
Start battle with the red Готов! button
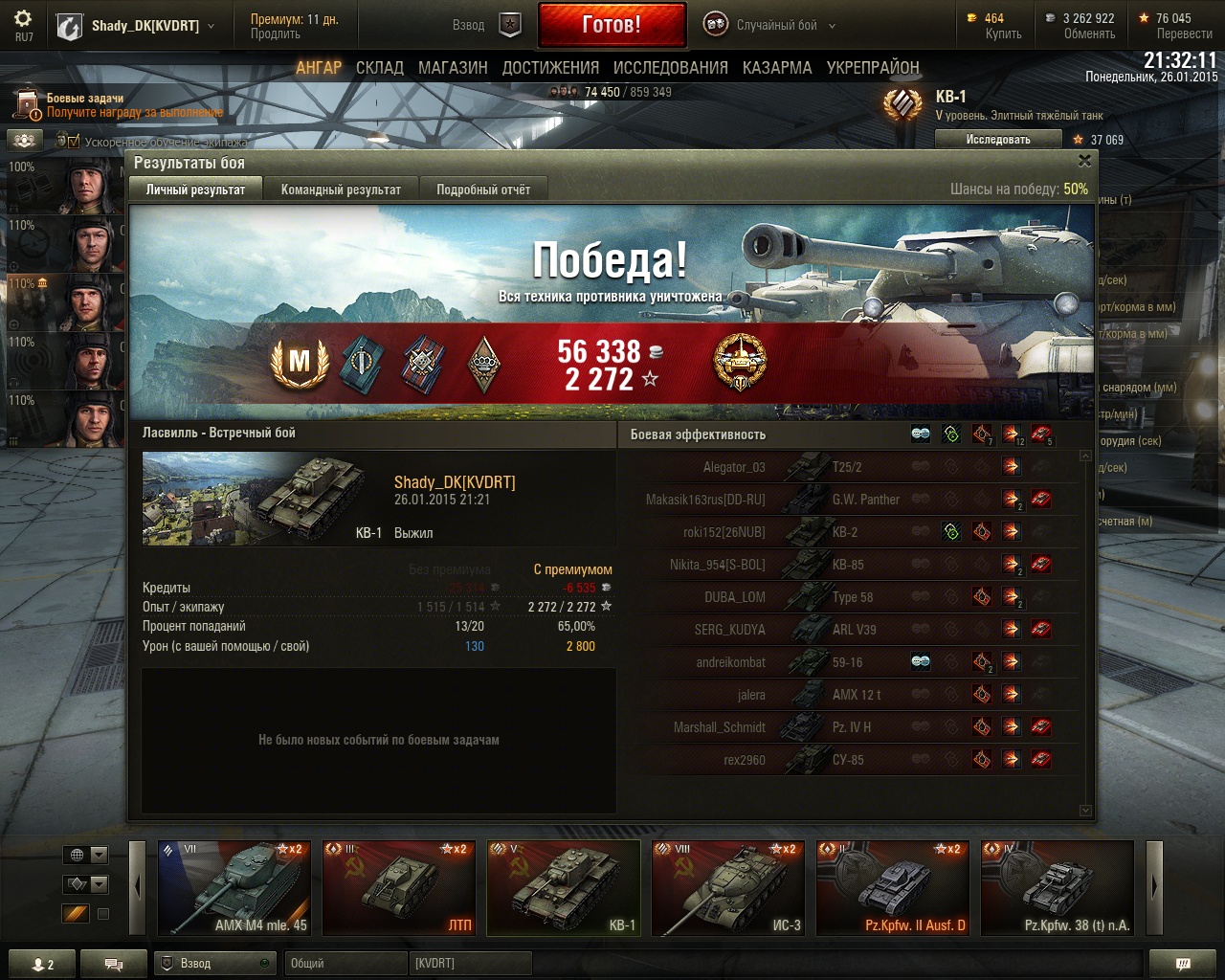click(x=612, y=25)
